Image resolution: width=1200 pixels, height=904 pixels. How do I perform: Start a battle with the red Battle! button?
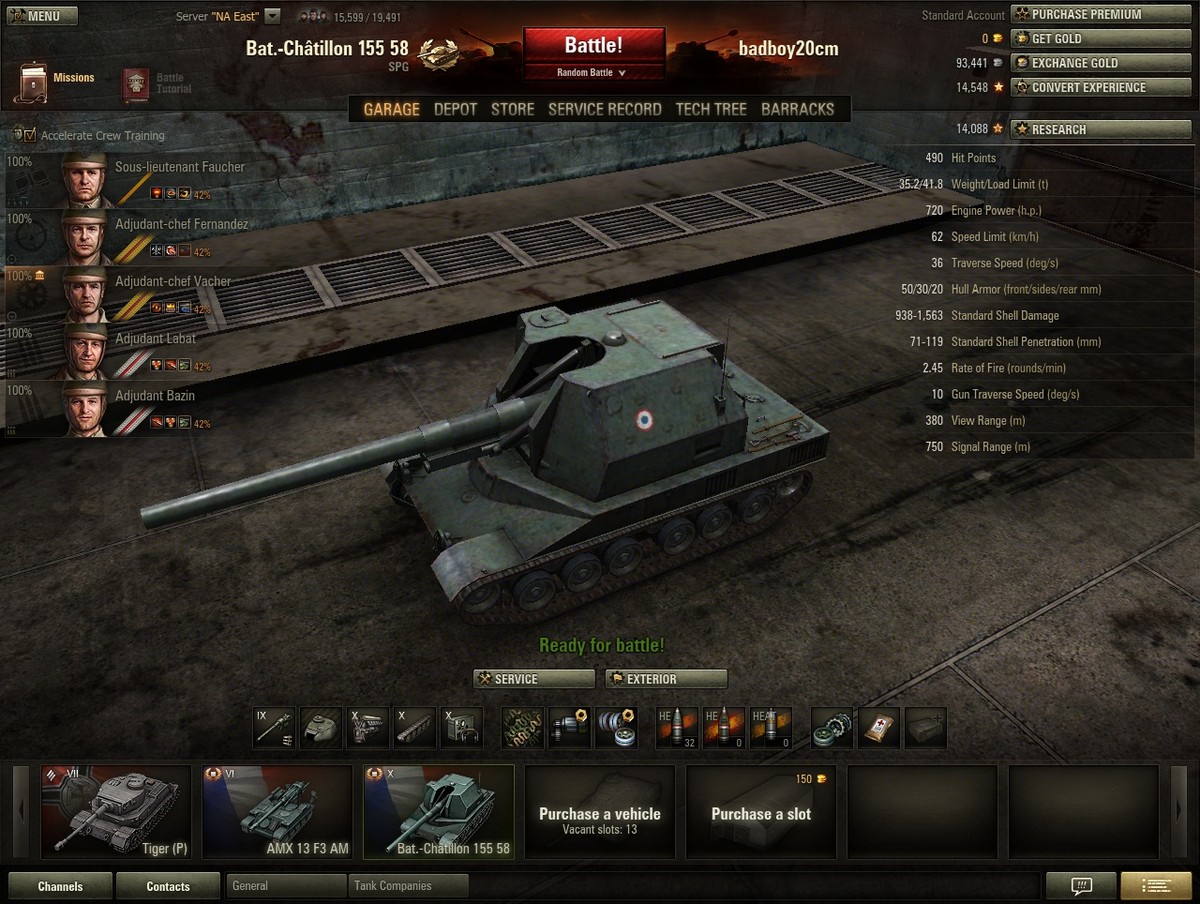pyautogui.click(x=593, y=46)
